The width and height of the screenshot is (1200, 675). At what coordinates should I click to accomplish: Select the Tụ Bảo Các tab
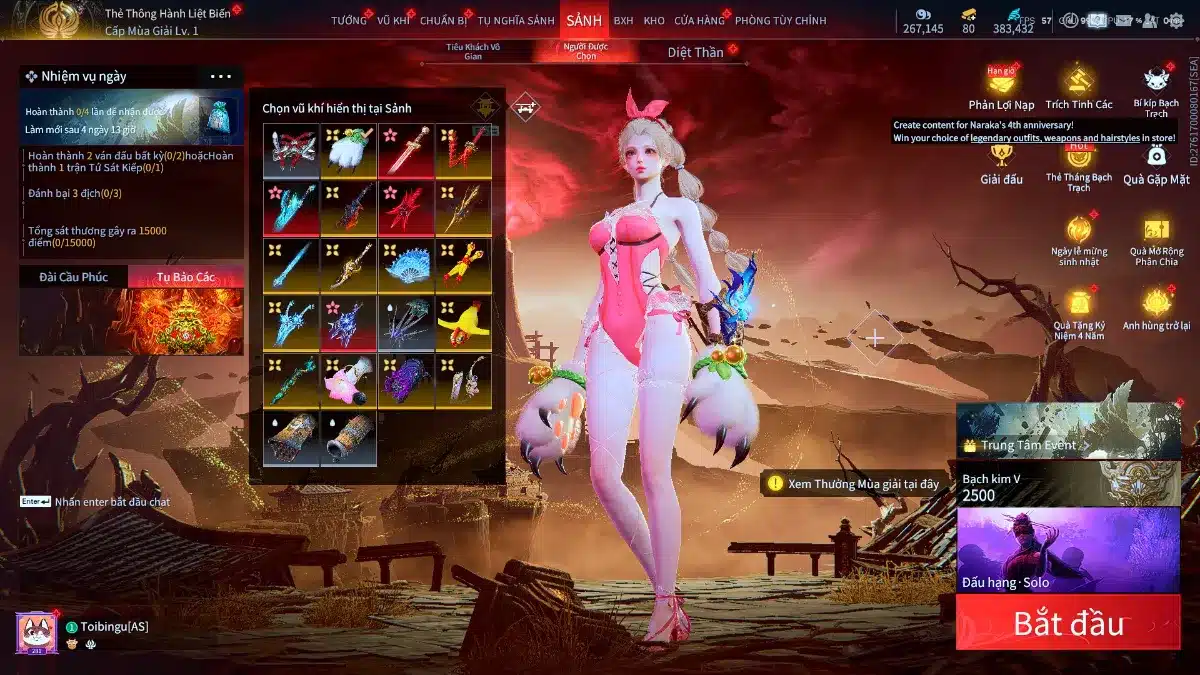click(185, 277)
